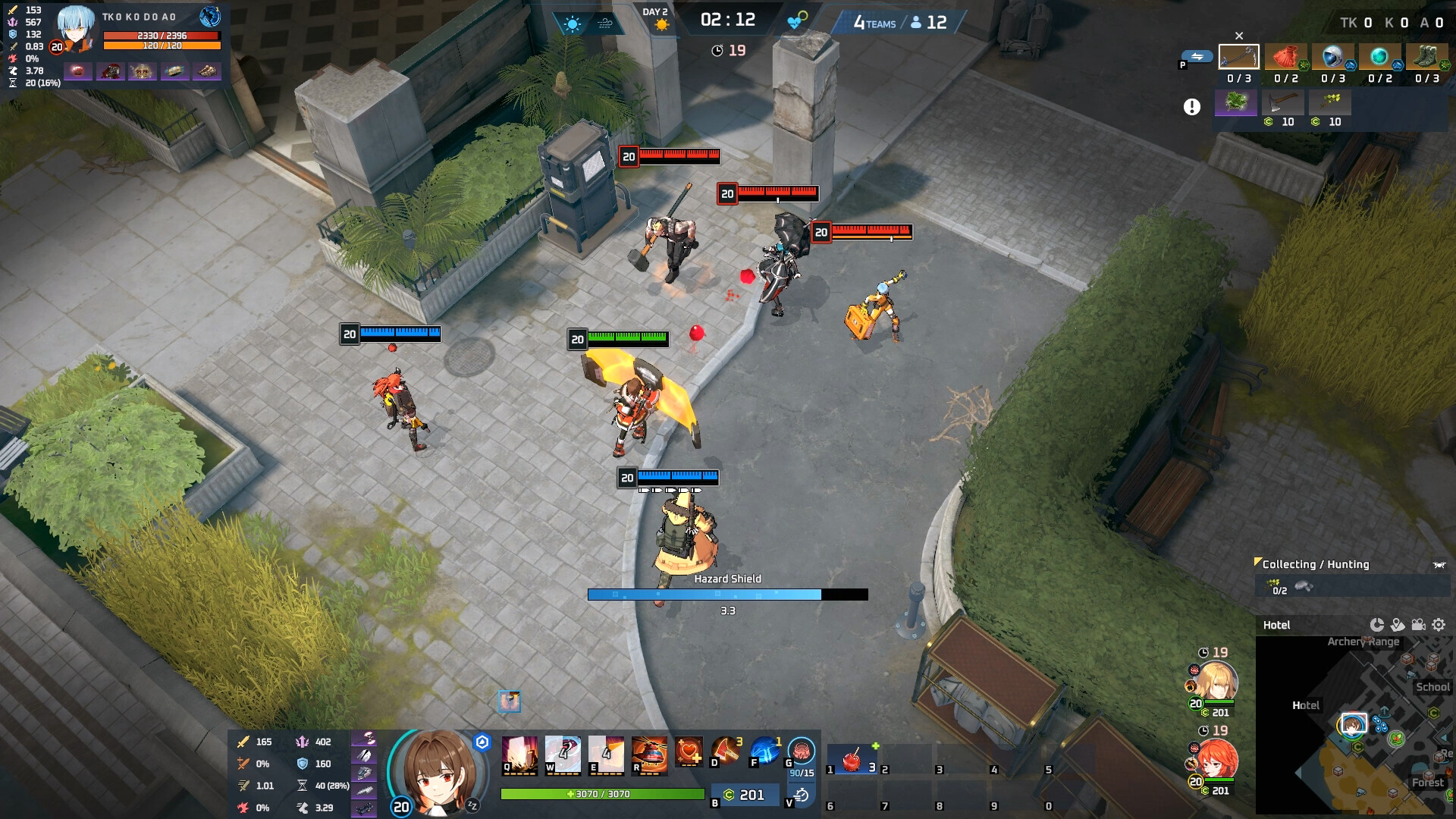The width and height of the screenshot is (1456, 819).
Task: Select the camera icon above the minimap
Action: [x=1417, y=624]
